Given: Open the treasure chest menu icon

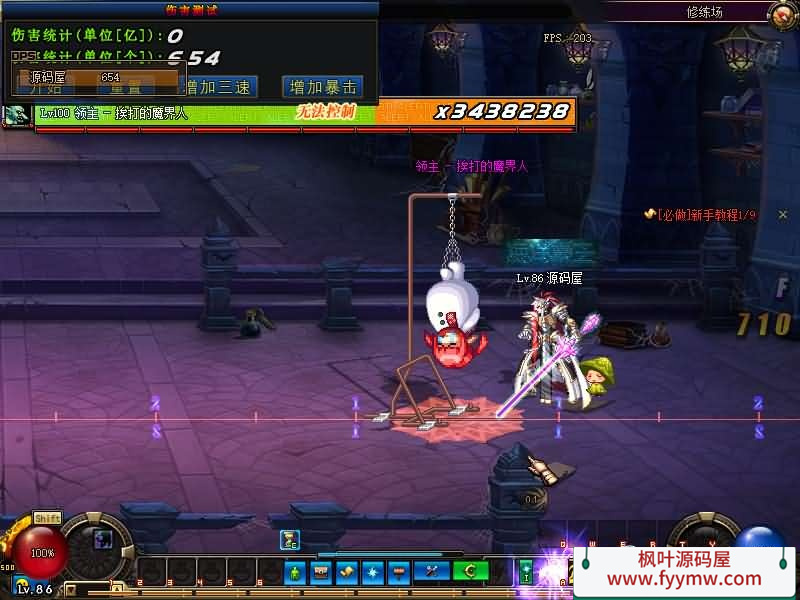Looking at the screenshot, I should (x=321, y=572).
